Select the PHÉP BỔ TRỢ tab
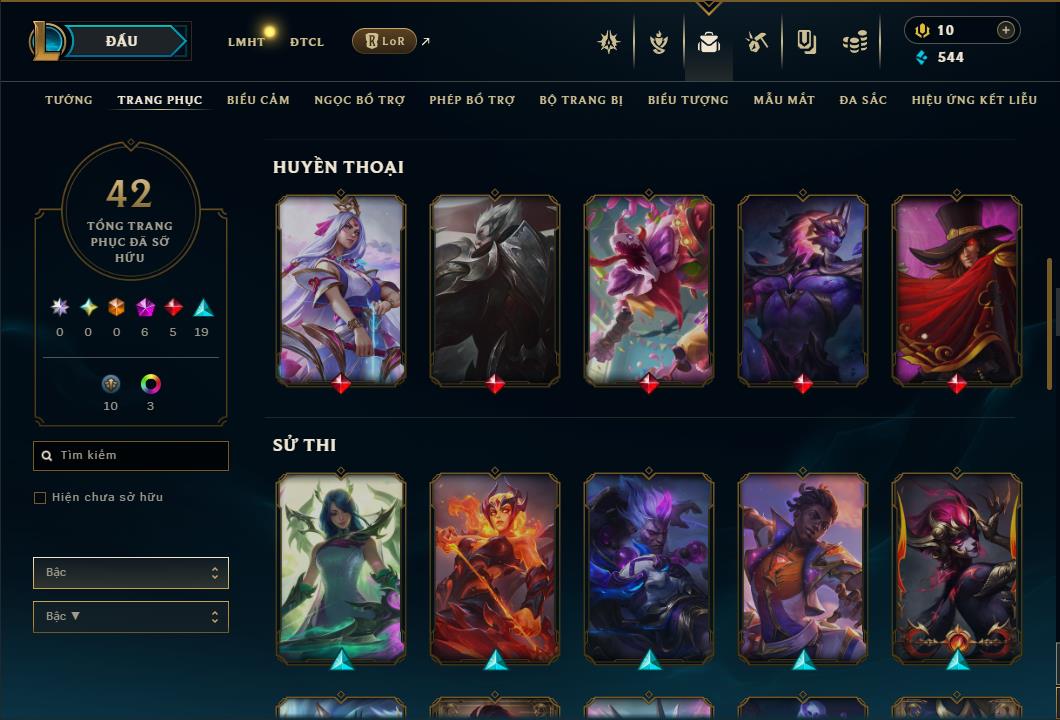Screen dimensions: 1060x720 point(472,100)
